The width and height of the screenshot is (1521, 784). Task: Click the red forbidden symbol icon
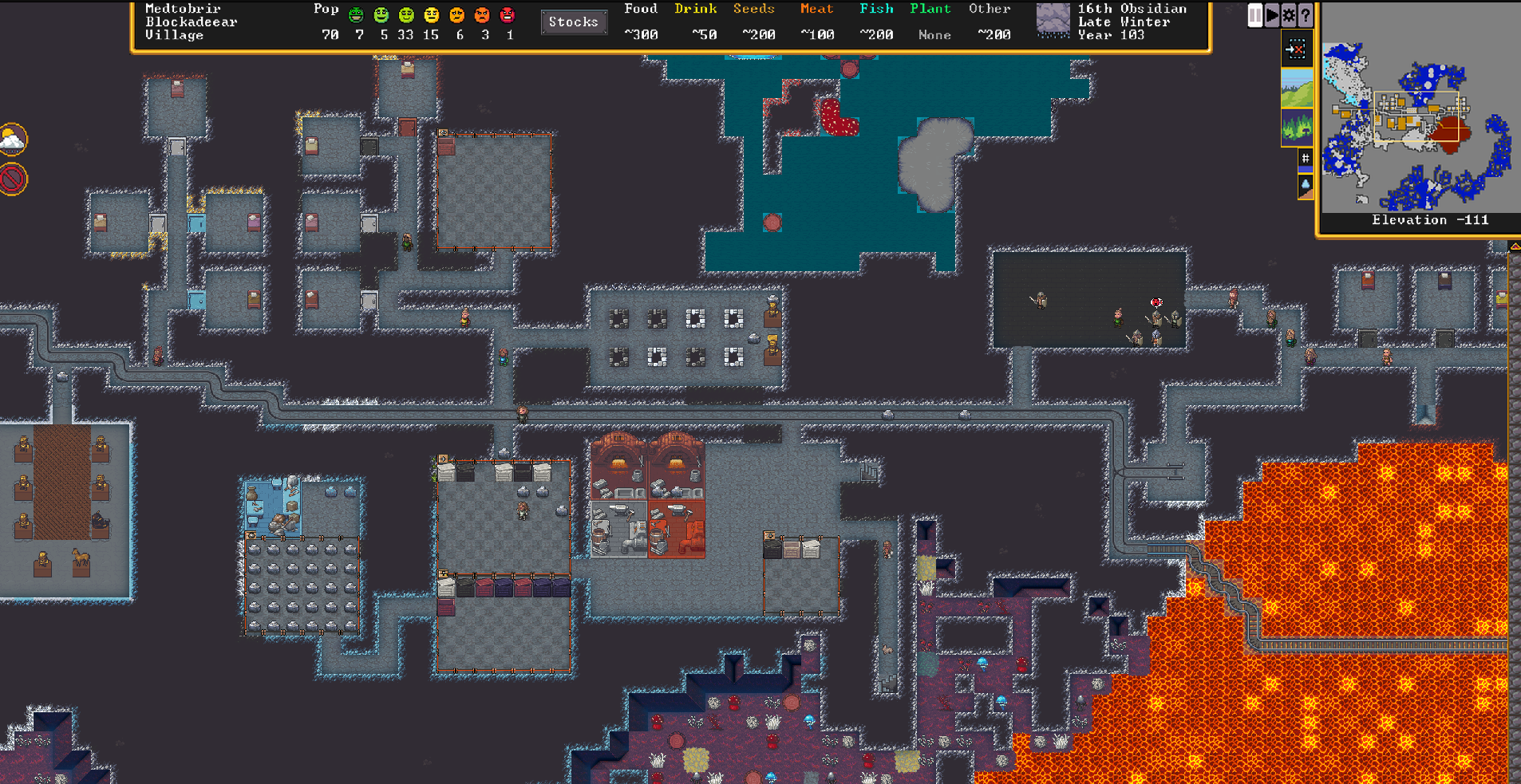point(14,179)
